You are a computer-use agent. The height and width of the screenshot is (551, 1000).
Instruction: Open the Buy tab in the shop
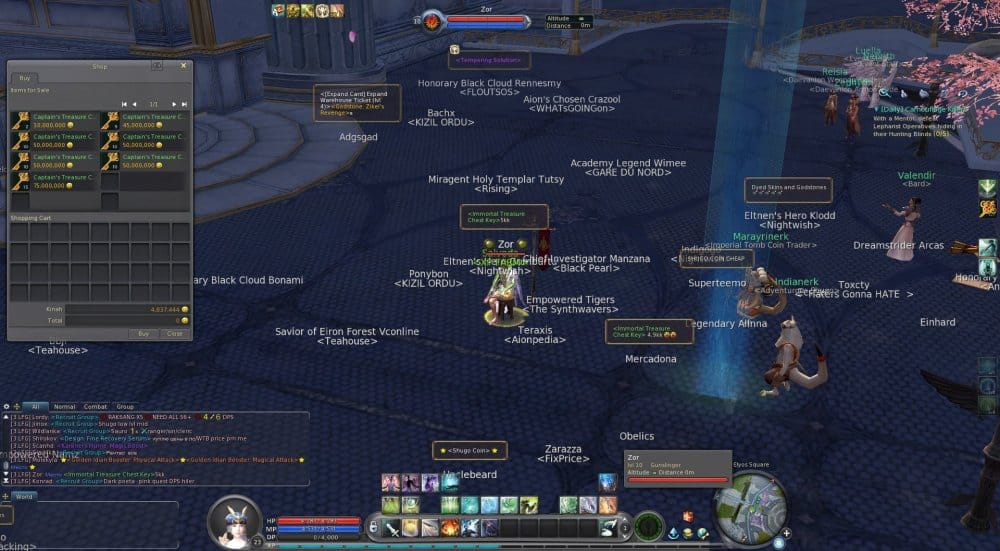25,77
